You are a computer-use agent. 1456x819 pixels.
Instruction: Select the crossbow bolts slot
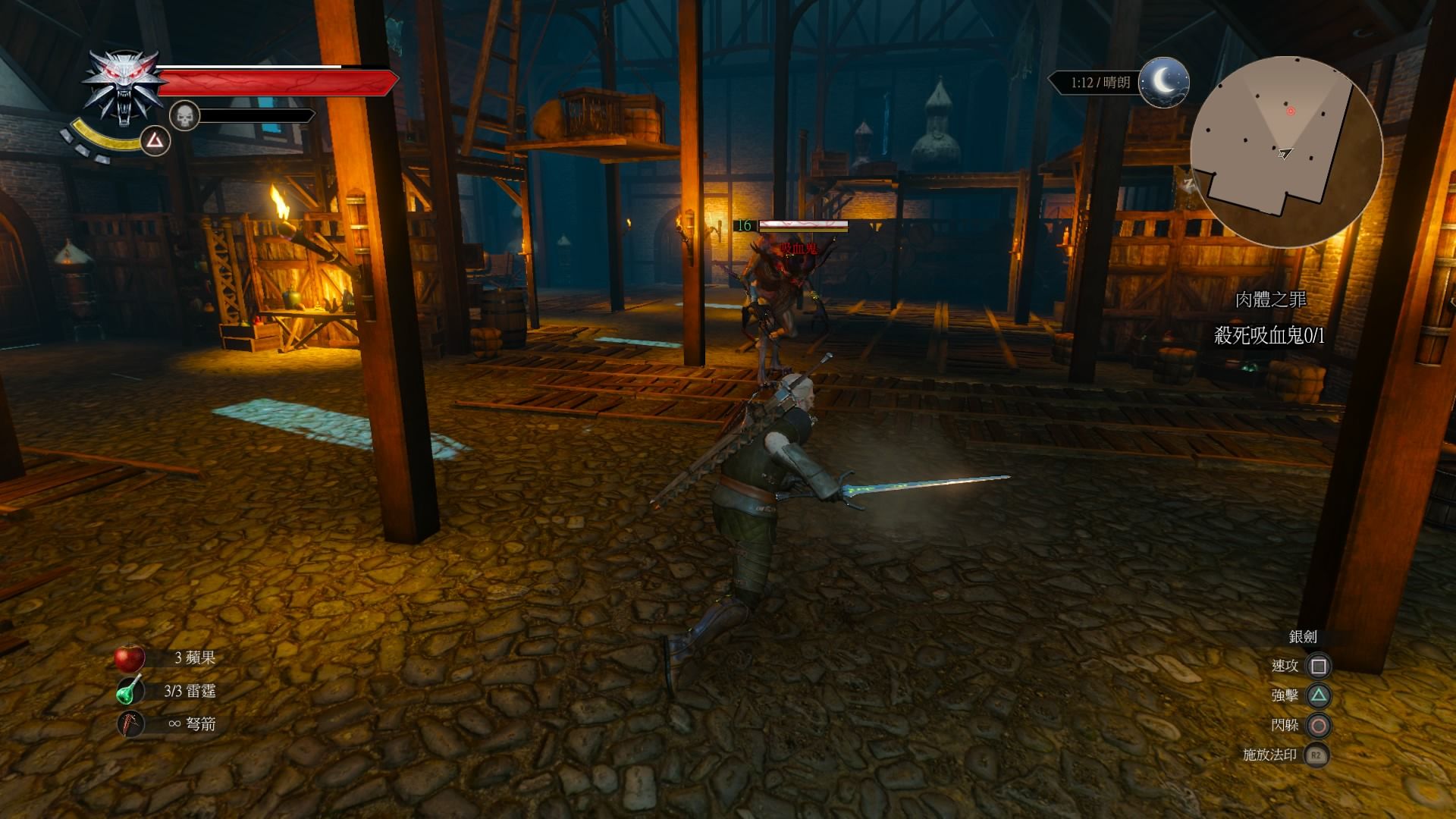[130, 724]
